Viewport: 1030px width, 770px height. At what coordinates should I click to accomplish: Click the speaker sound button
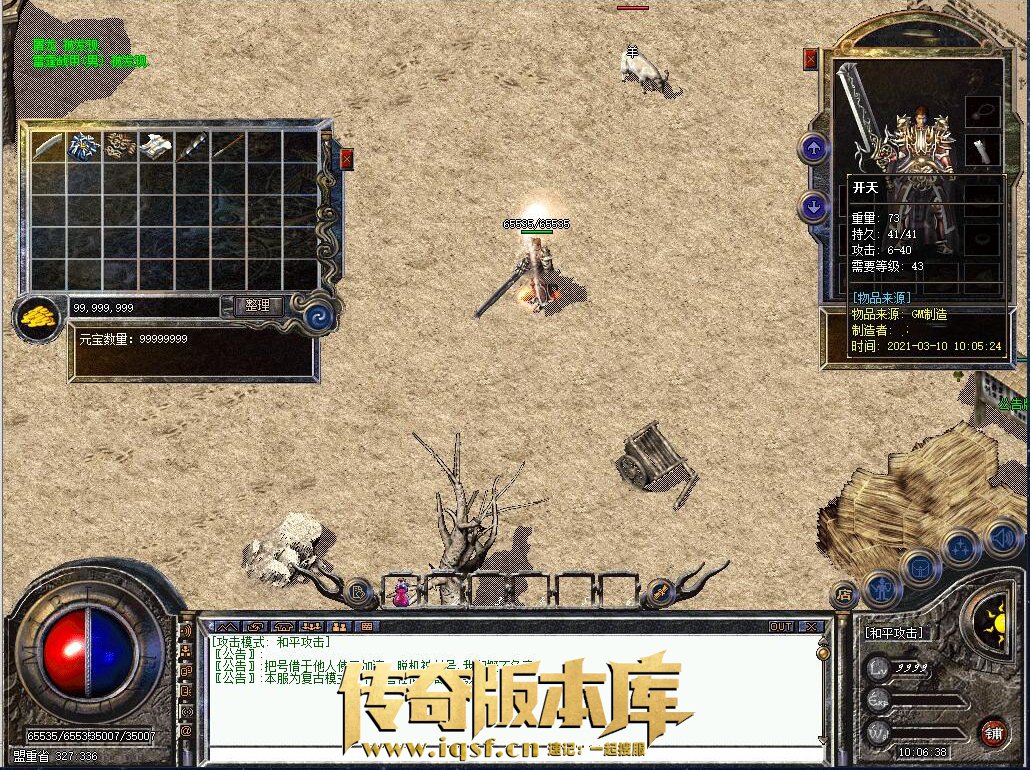click(x=1001, y=538)
